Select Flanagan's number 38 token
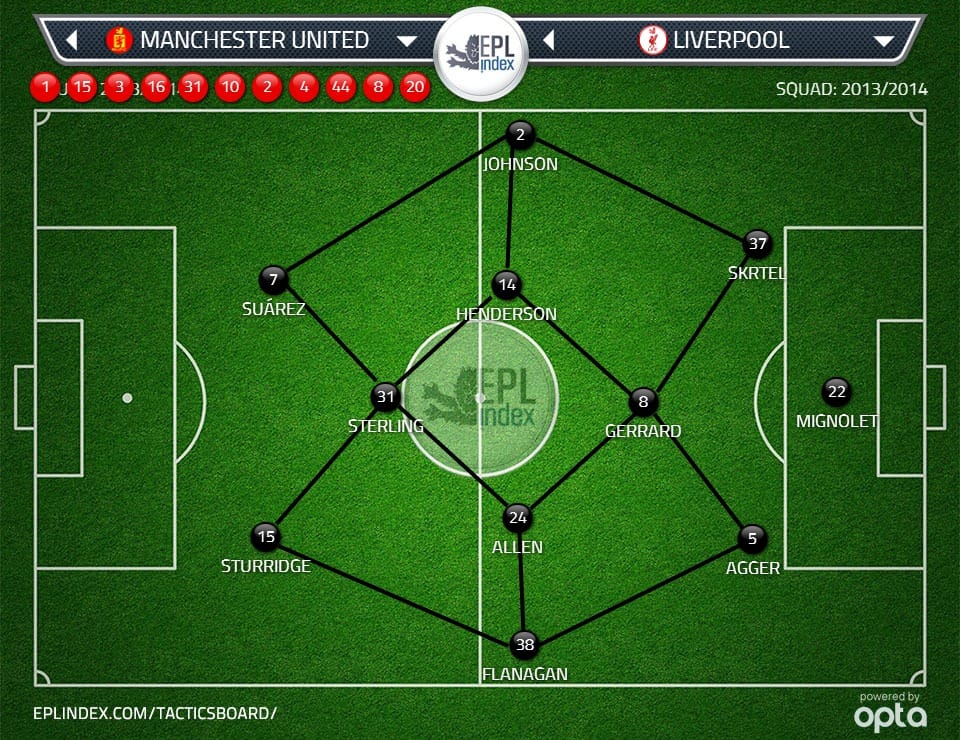The height and width of the screenshot is (740, 960). [524, 645]
